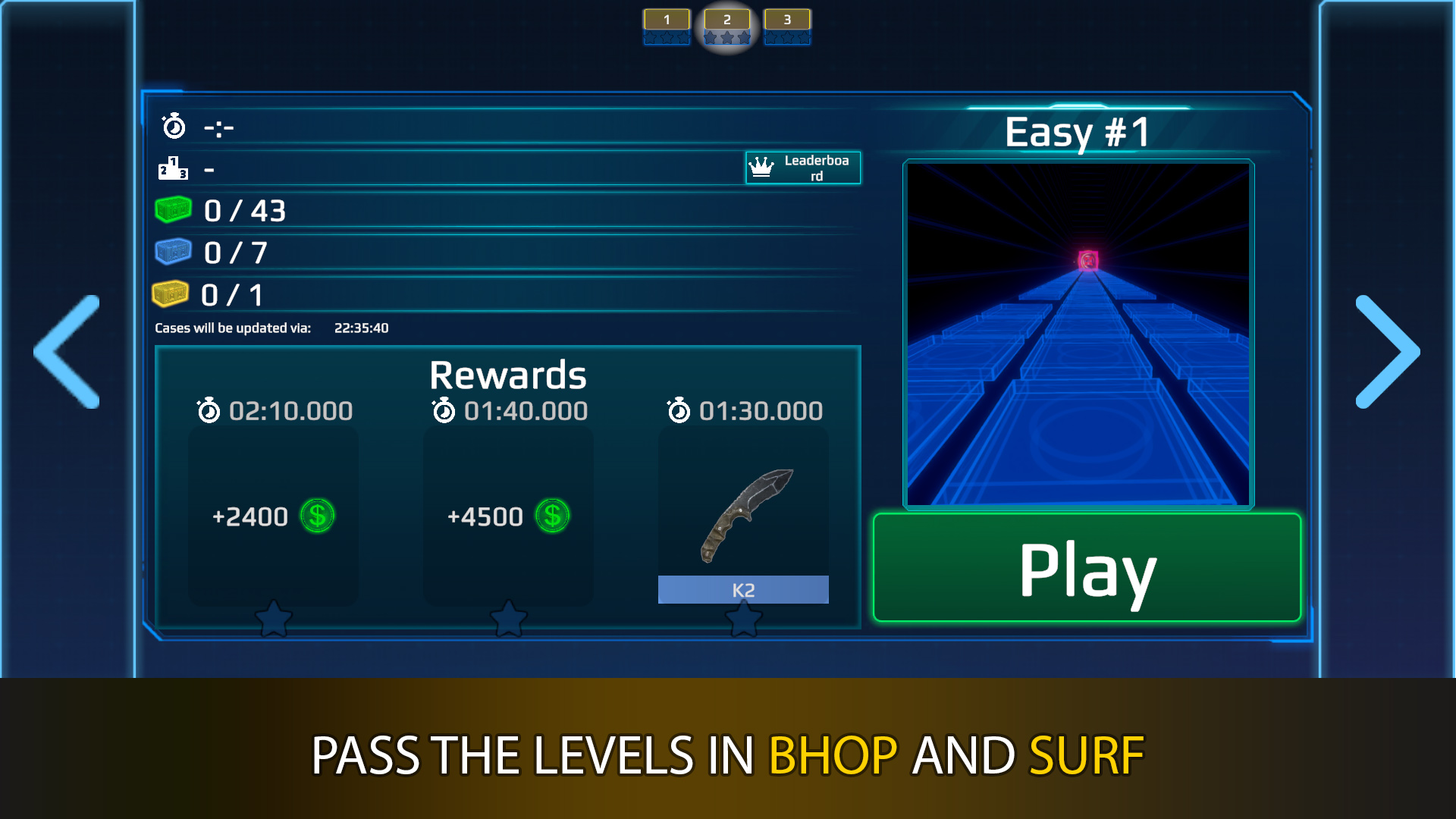
Task: Click the Easy #1 level preview image
Action: click(x=1077, y=331)
